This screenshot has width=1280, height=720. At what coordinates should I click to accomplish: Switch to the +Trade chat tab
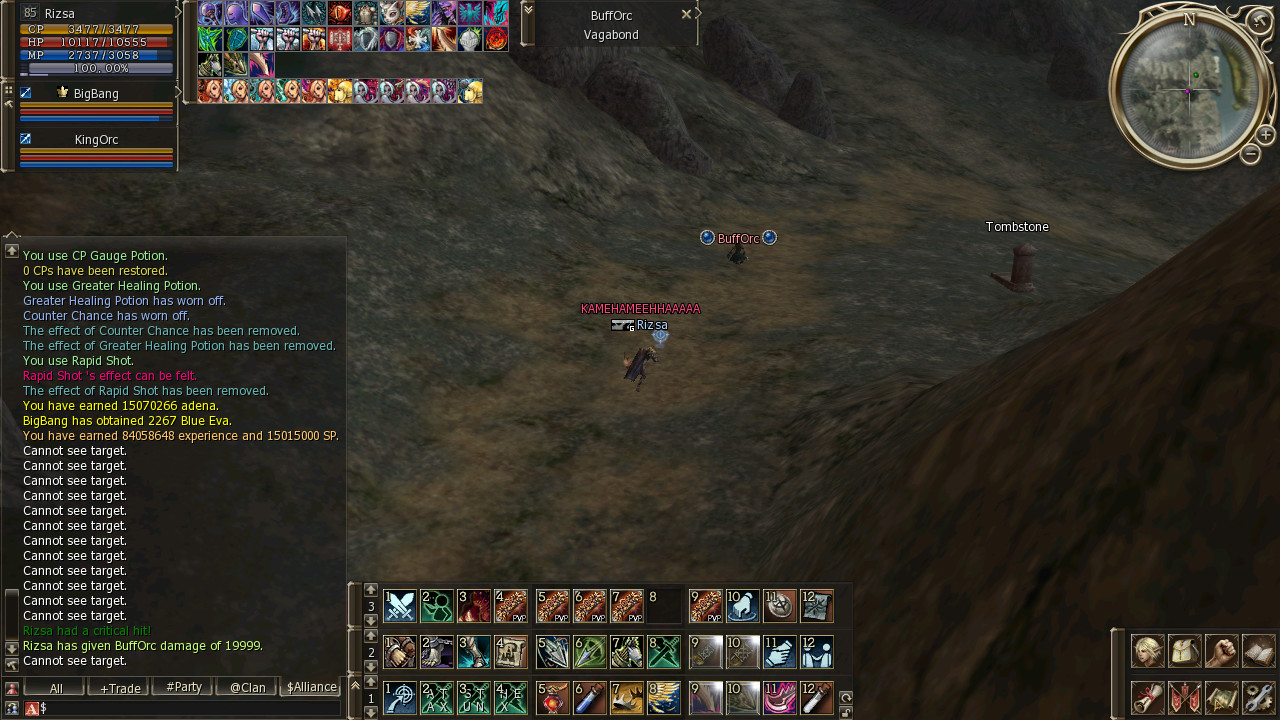(x=117, y=688)
